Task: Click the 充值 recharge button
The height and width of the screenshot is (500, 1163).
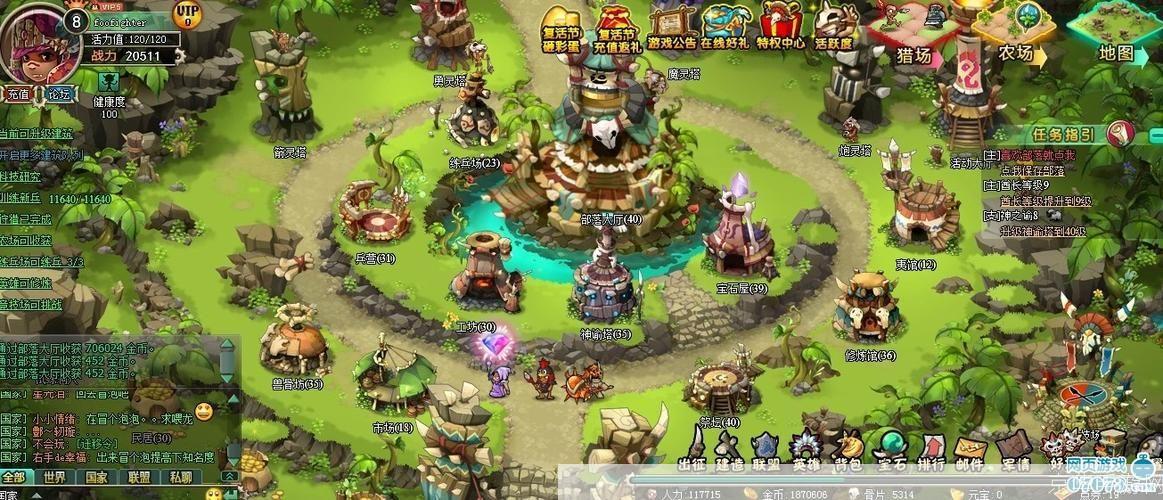Action: 18,94
